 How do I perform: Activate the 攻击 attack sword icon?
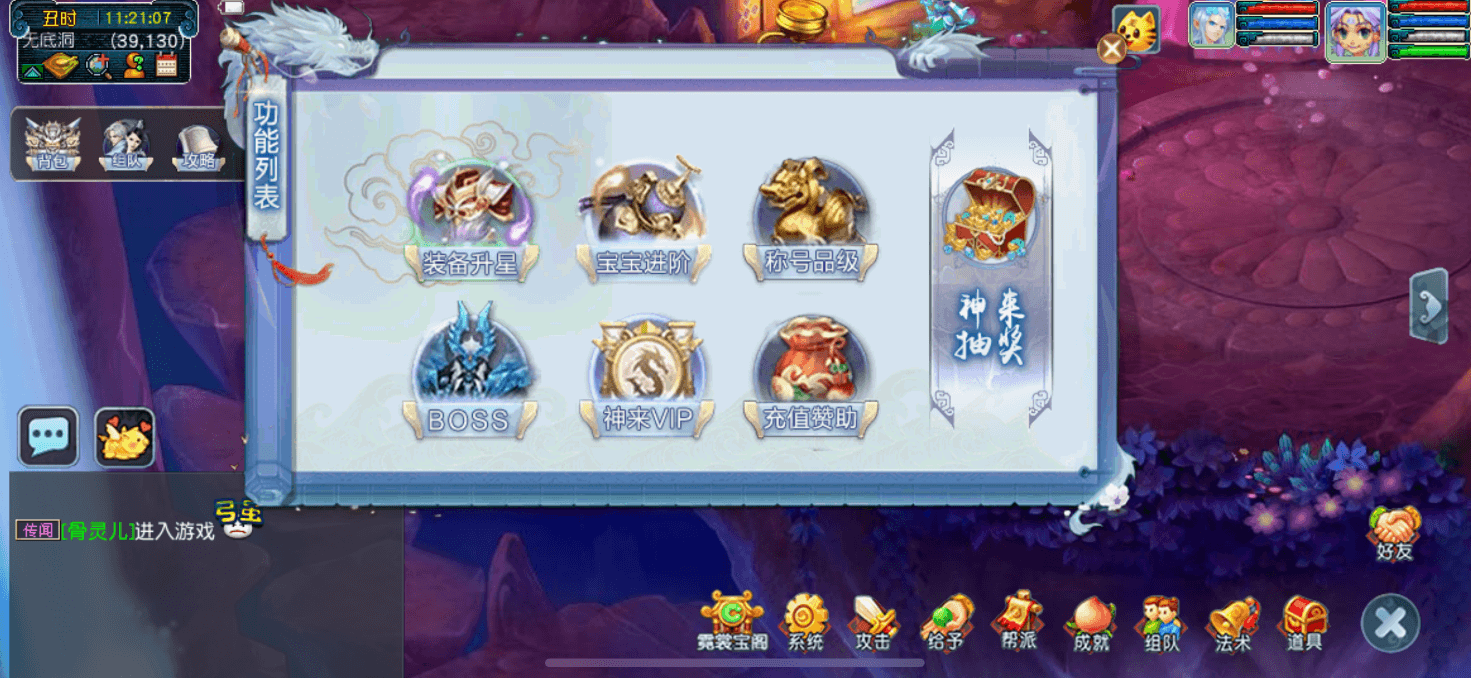point(873,622)
